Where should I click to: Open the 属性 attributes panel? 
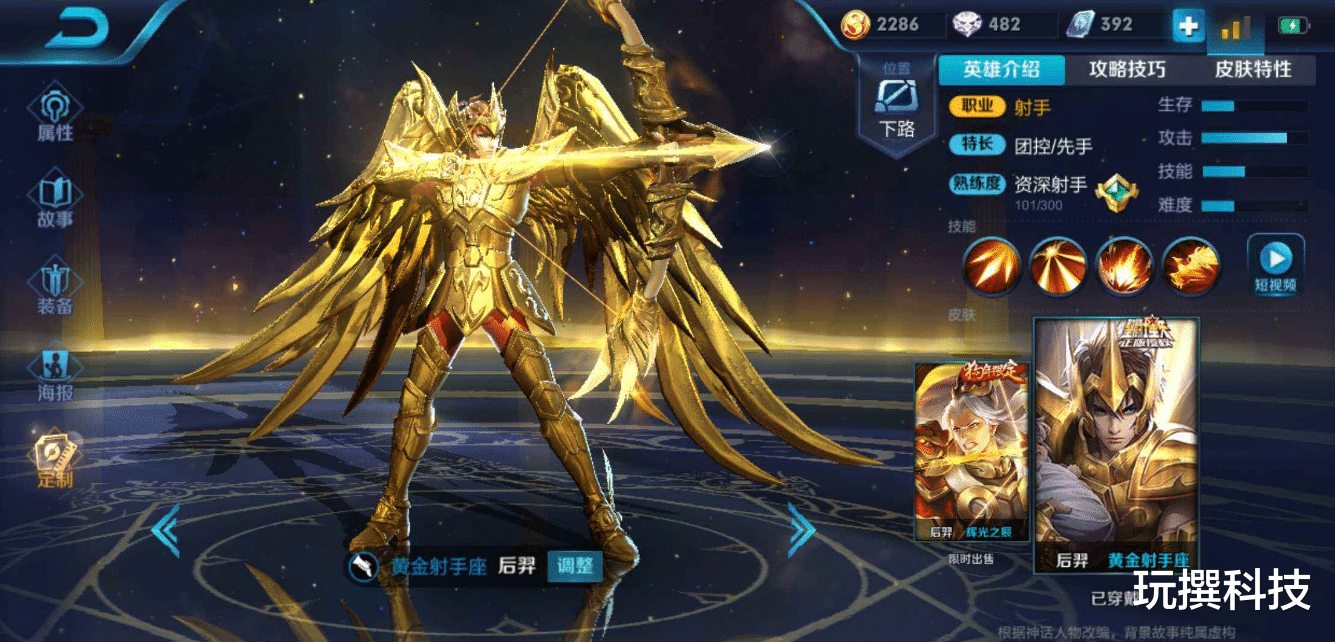(x=55, y=112)
